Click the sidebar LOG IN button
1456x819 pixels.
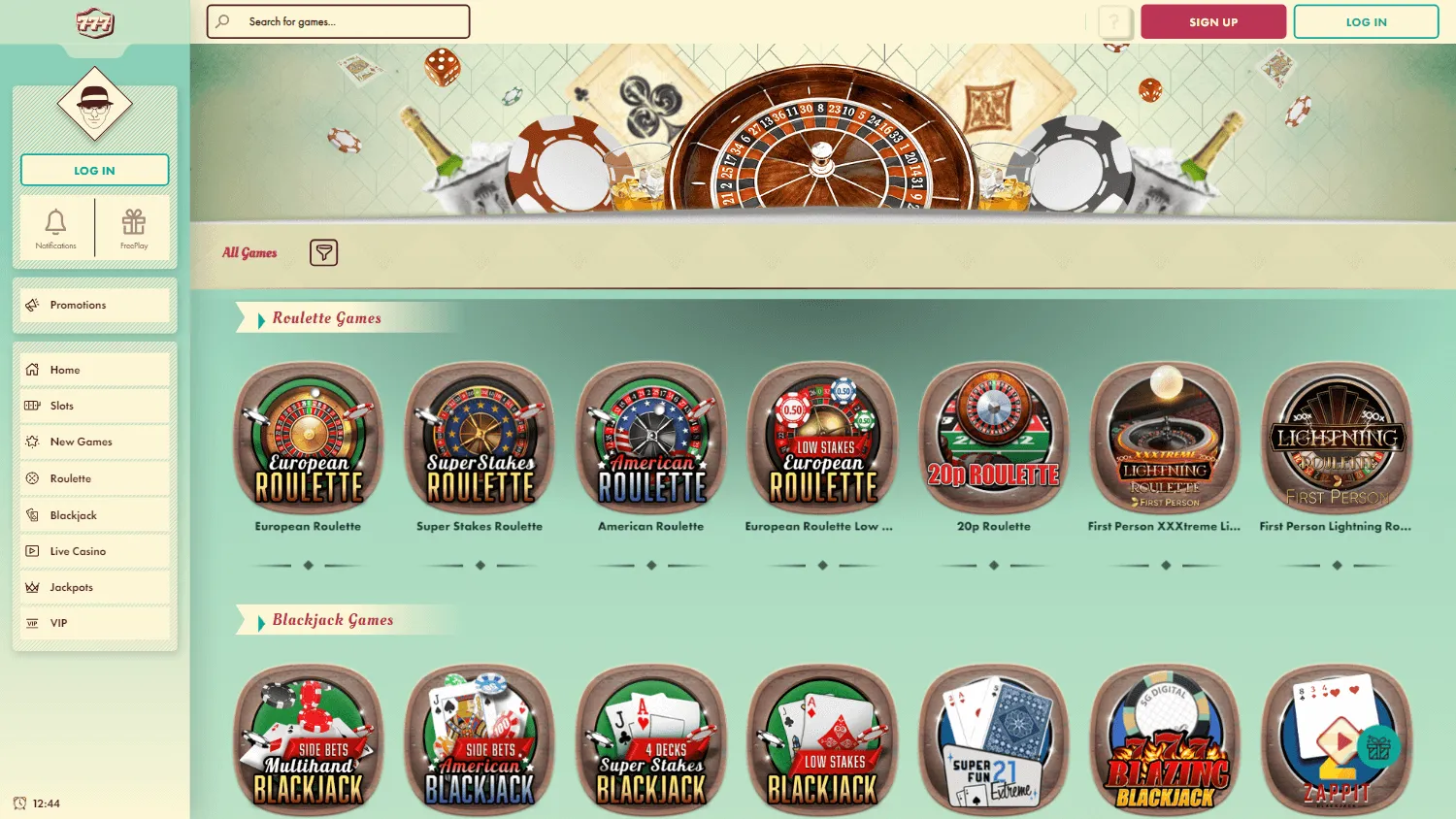pyautogui.click(x=94, y=169)
